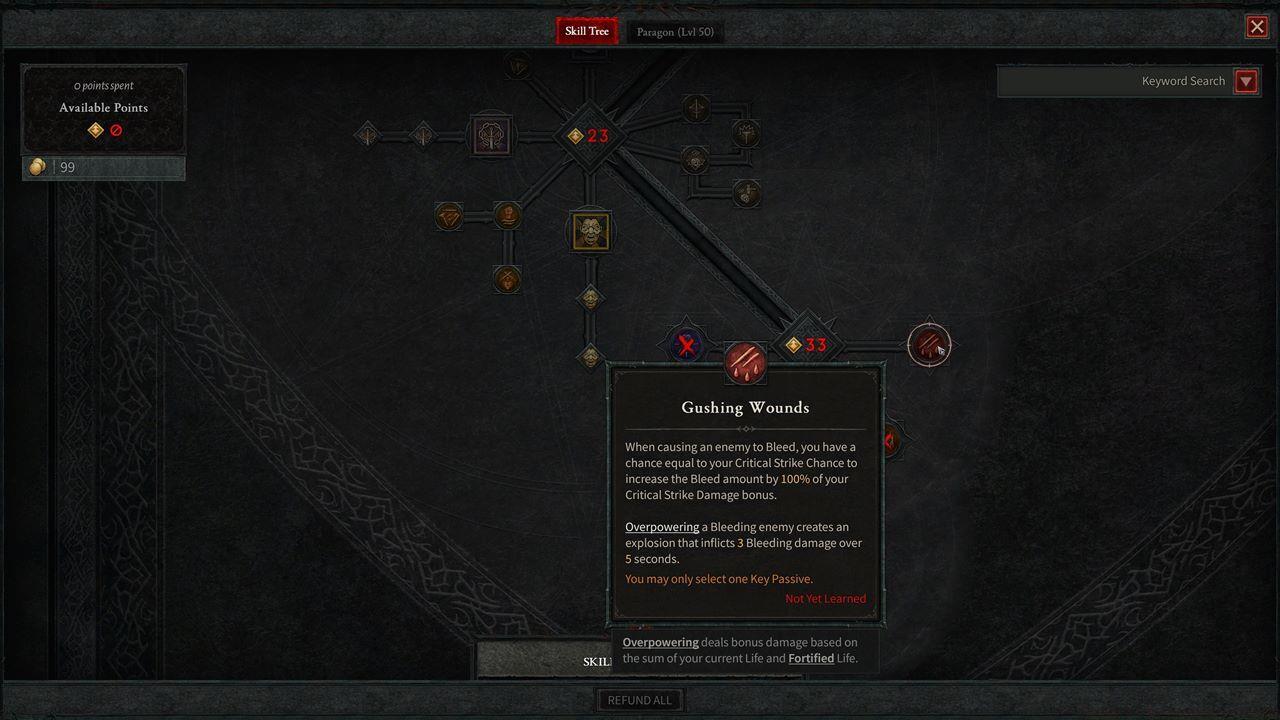Select the Skill Tree tab
Viewport: 1280px width, 720px height.
point(586,30)
